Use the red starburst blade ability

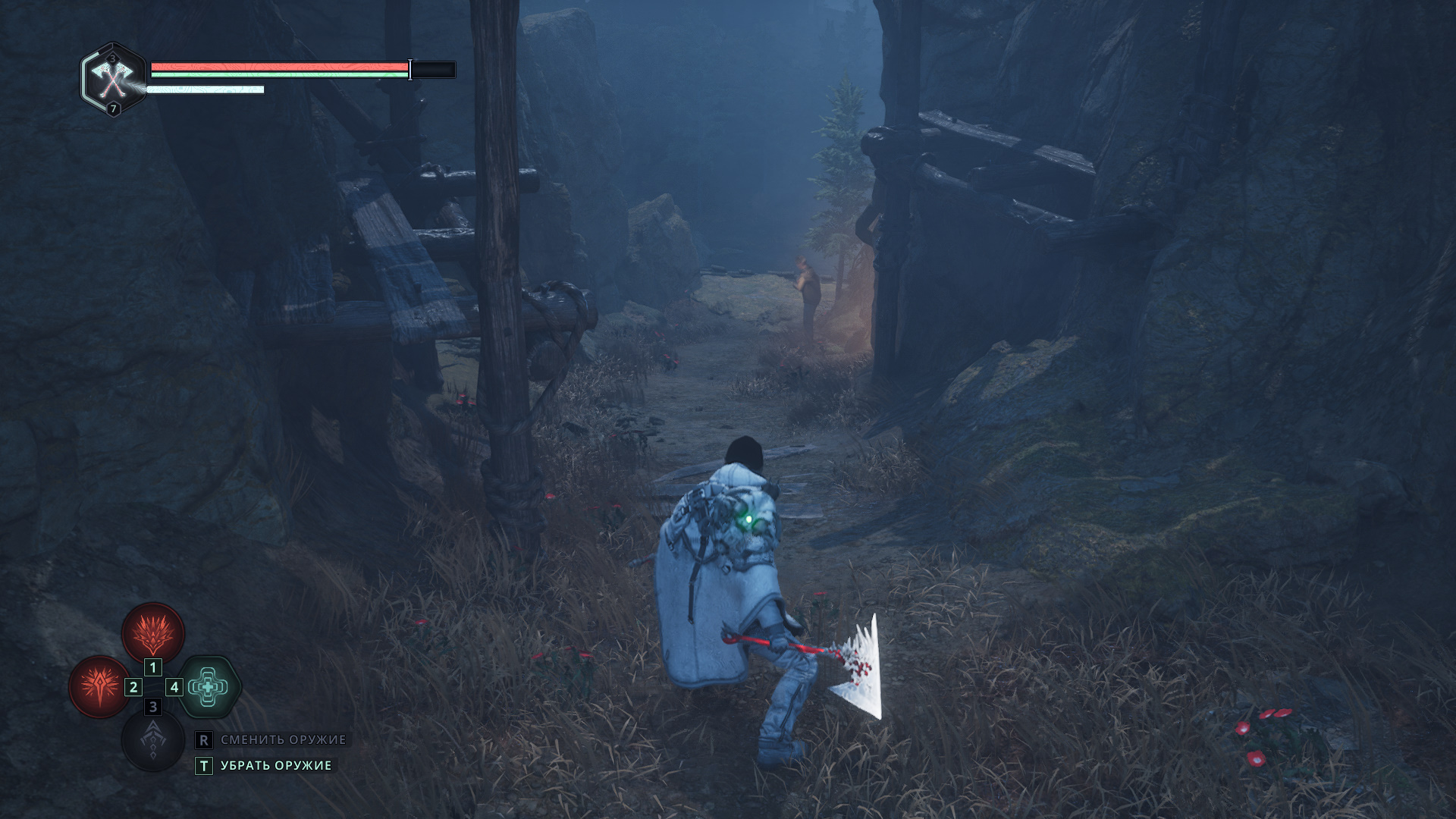(99, 686)
